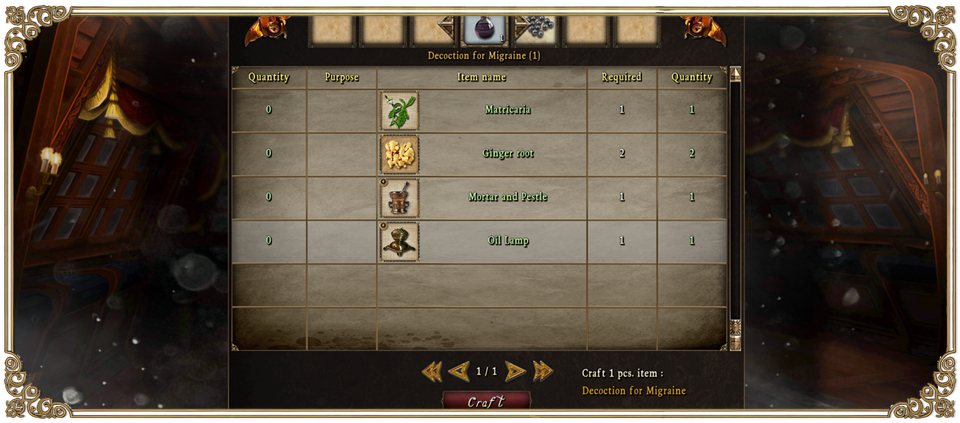This screenshot has width=960, height=423.
Task: Click the red Craft button
Action: (x=486, y=401)
